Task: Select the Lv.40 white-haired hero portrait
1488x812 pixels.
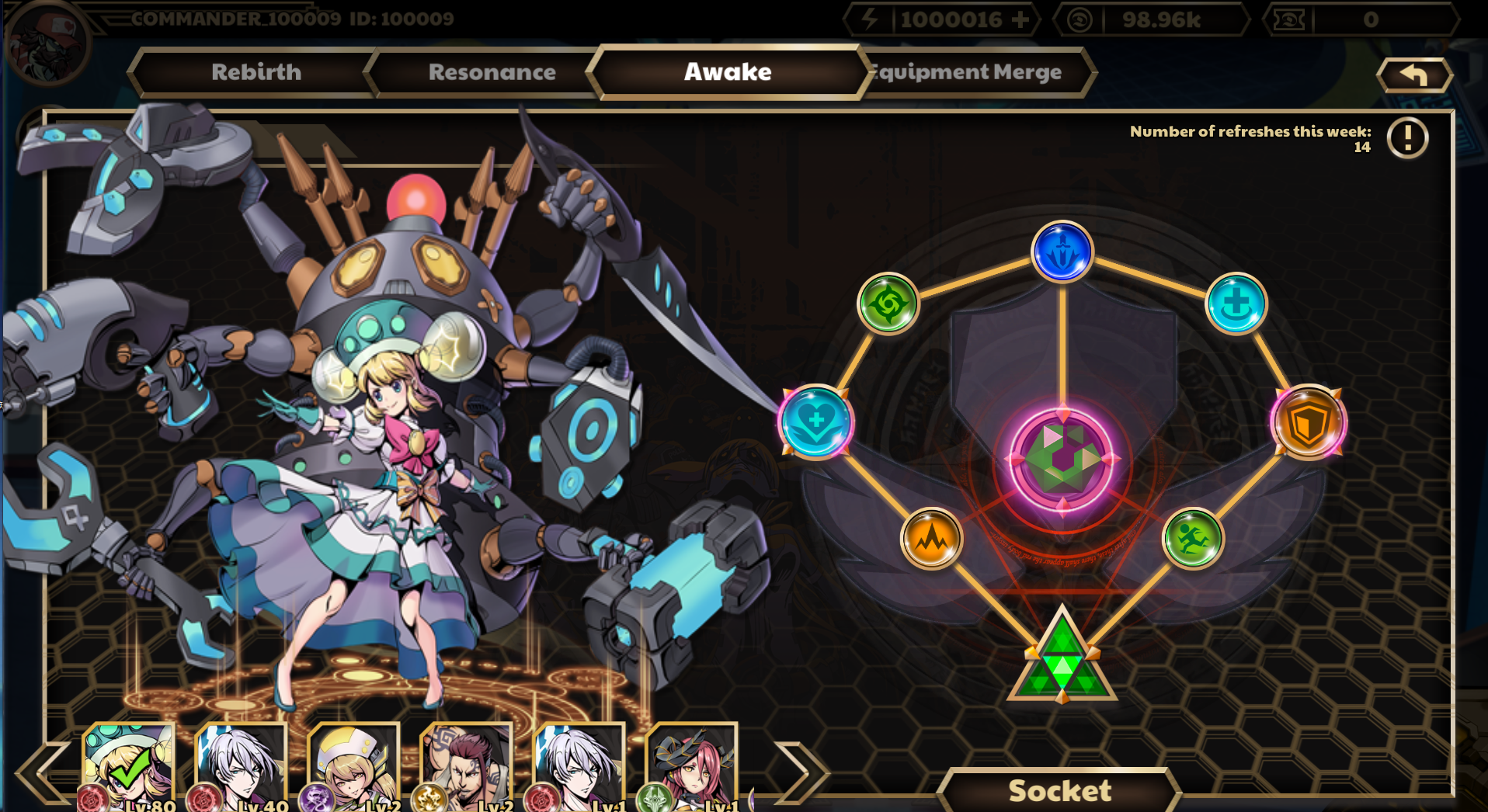Action: [241, 767]
